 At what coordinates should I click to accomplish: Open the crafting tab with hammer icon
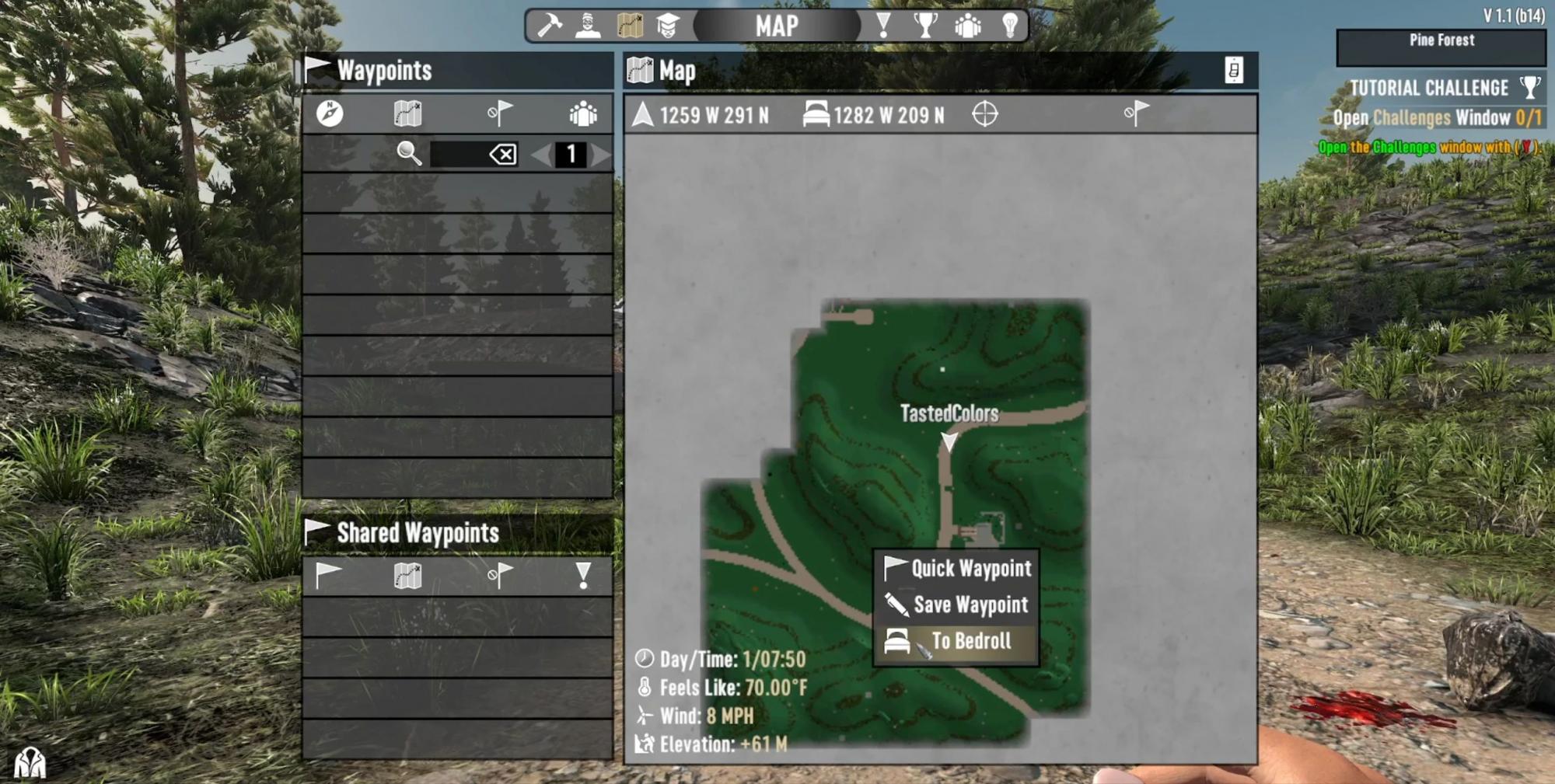click(x=550, y=26)
